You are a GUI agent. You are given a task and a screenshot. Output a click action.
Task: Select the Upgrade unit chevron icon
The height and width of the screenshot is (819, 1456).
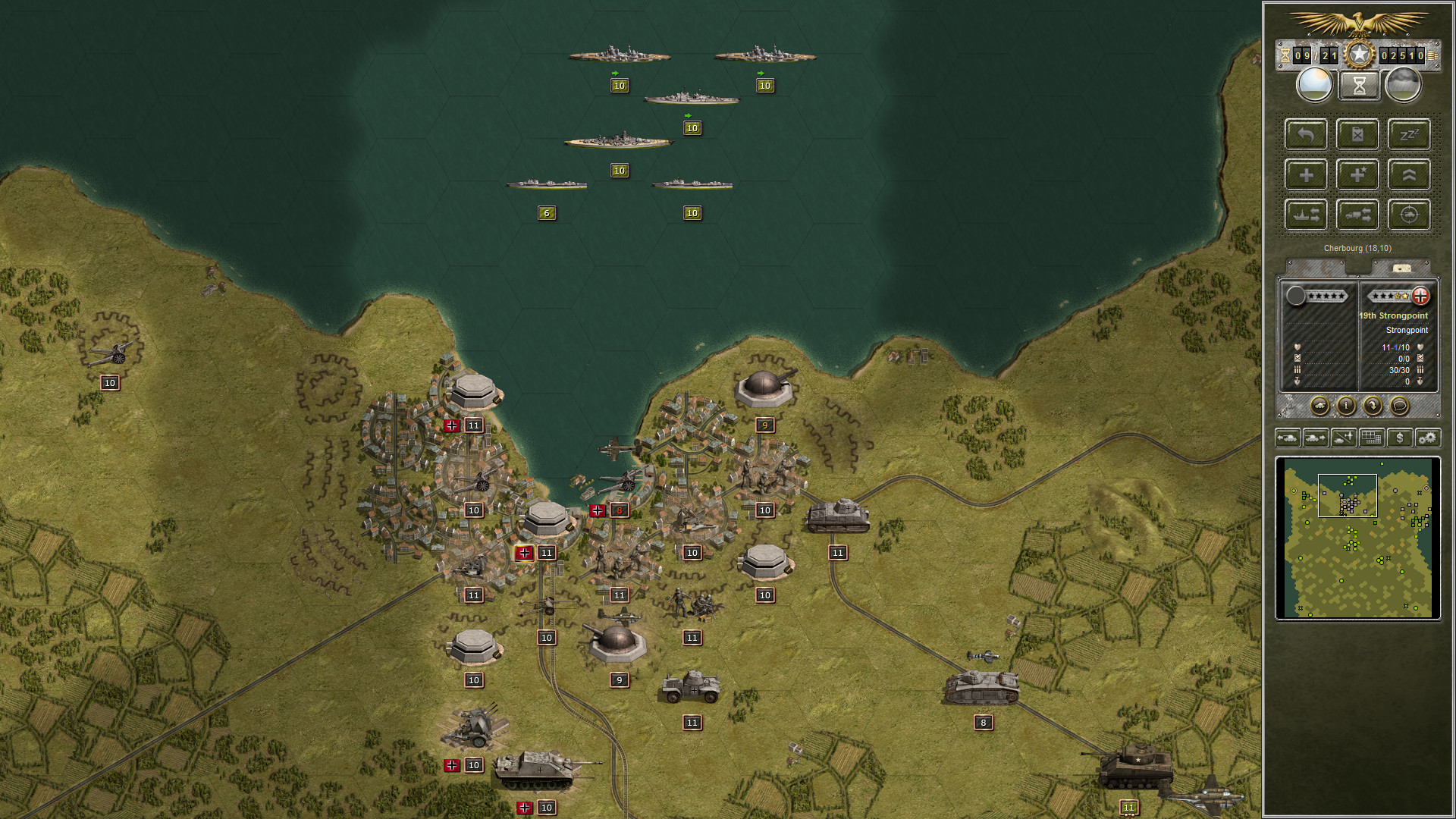click(1409, 174)
